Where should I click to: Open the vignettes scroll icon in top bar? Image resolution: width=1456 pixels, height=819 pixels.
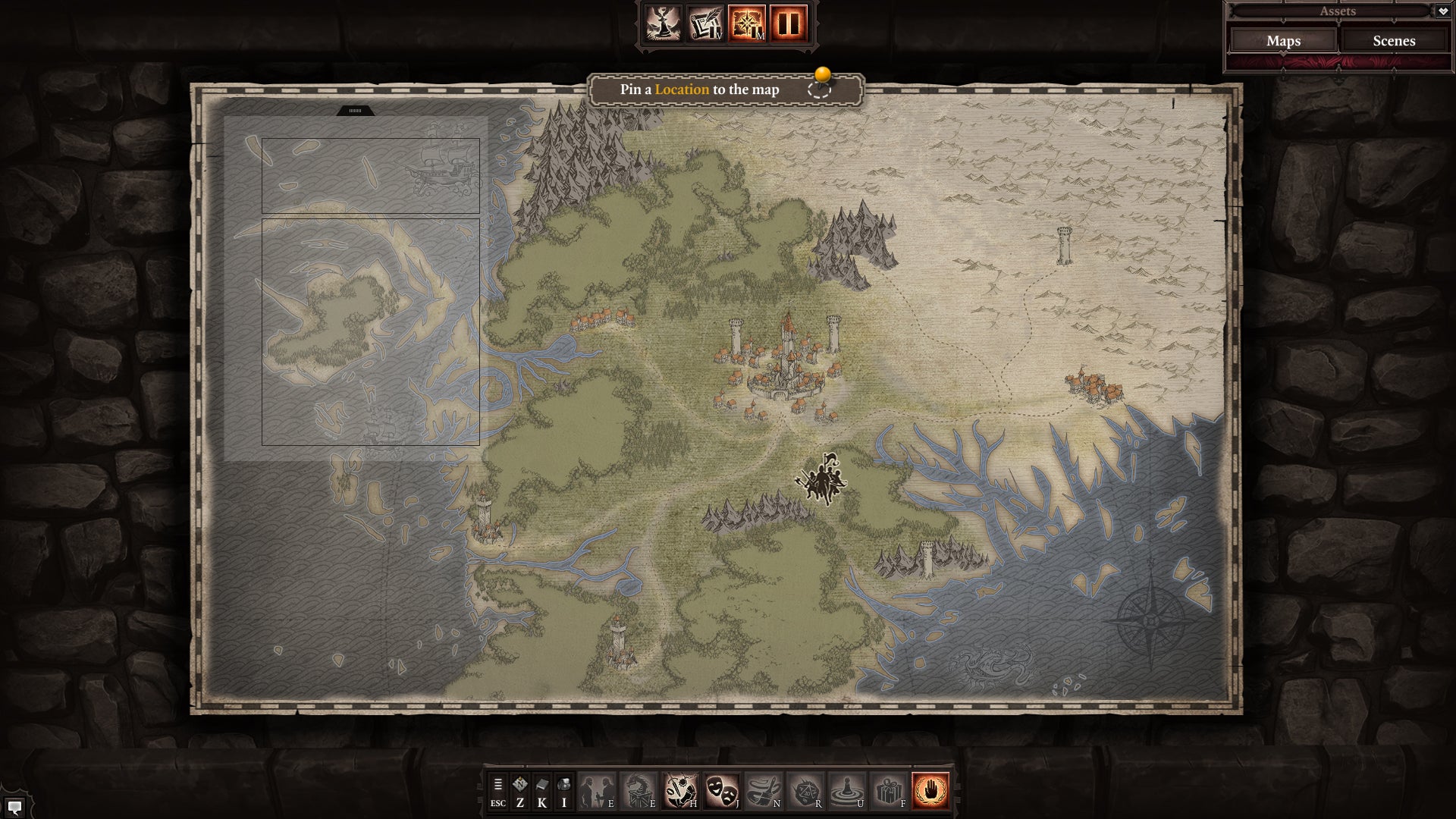coord(705,24)
